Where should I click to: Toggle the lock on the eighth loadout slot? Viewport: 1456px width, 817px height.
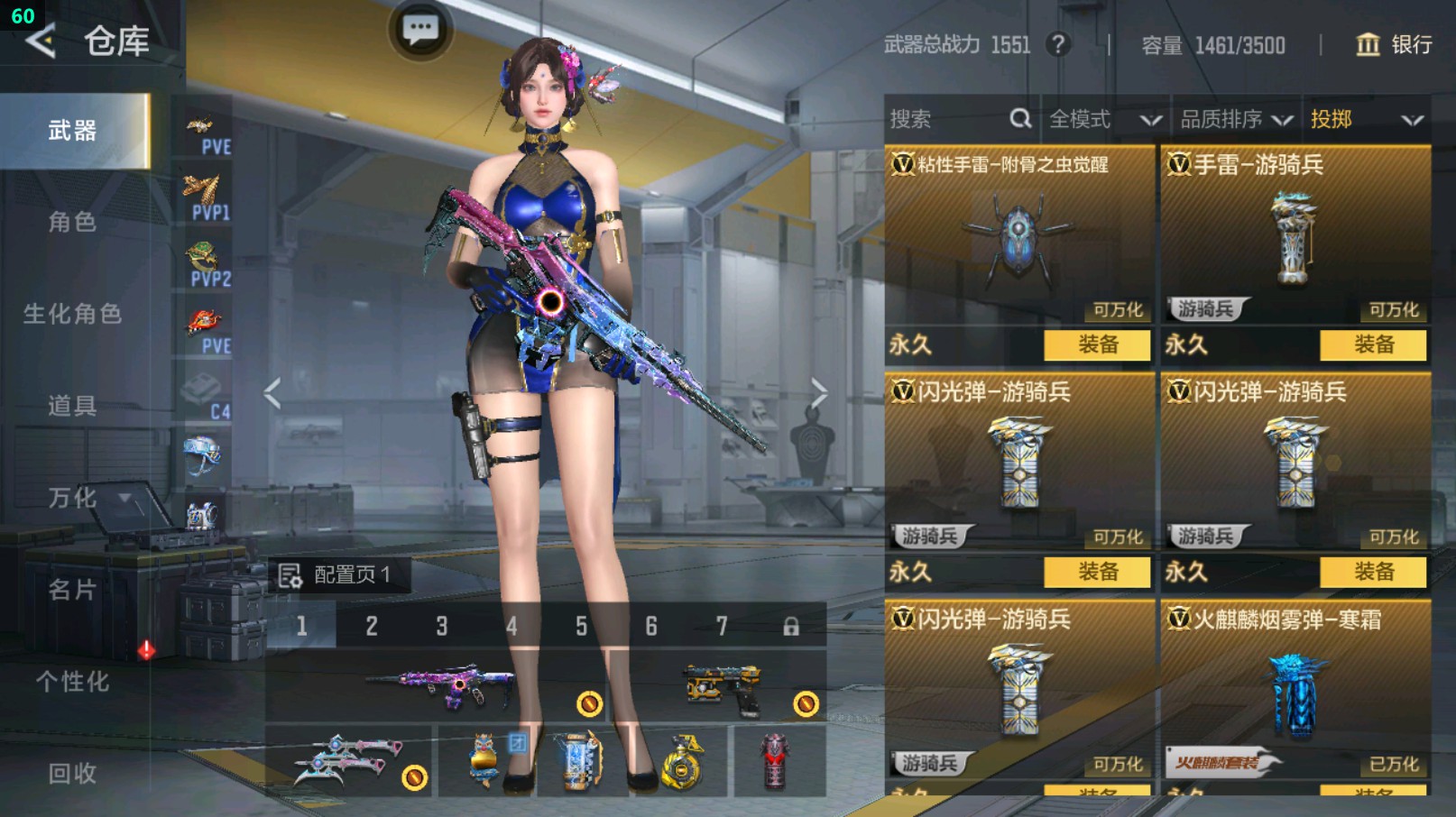[x=791, y=626]
